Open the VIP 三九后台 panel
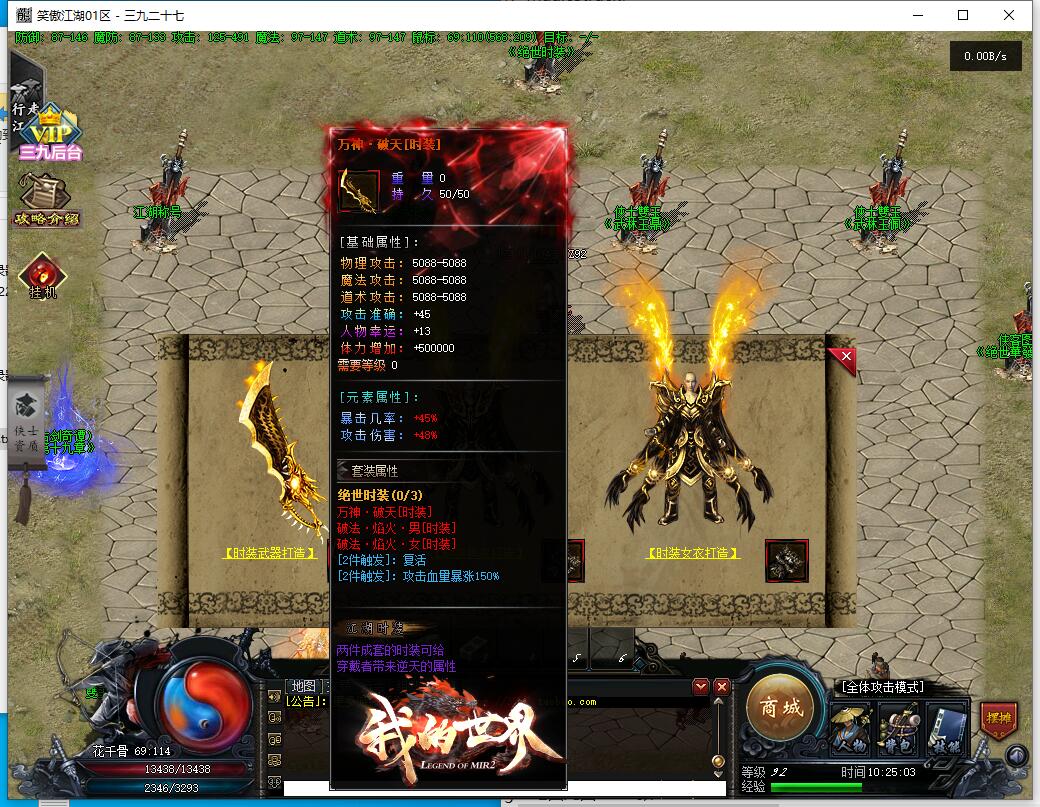The image size is (1040, 807). 48,134
